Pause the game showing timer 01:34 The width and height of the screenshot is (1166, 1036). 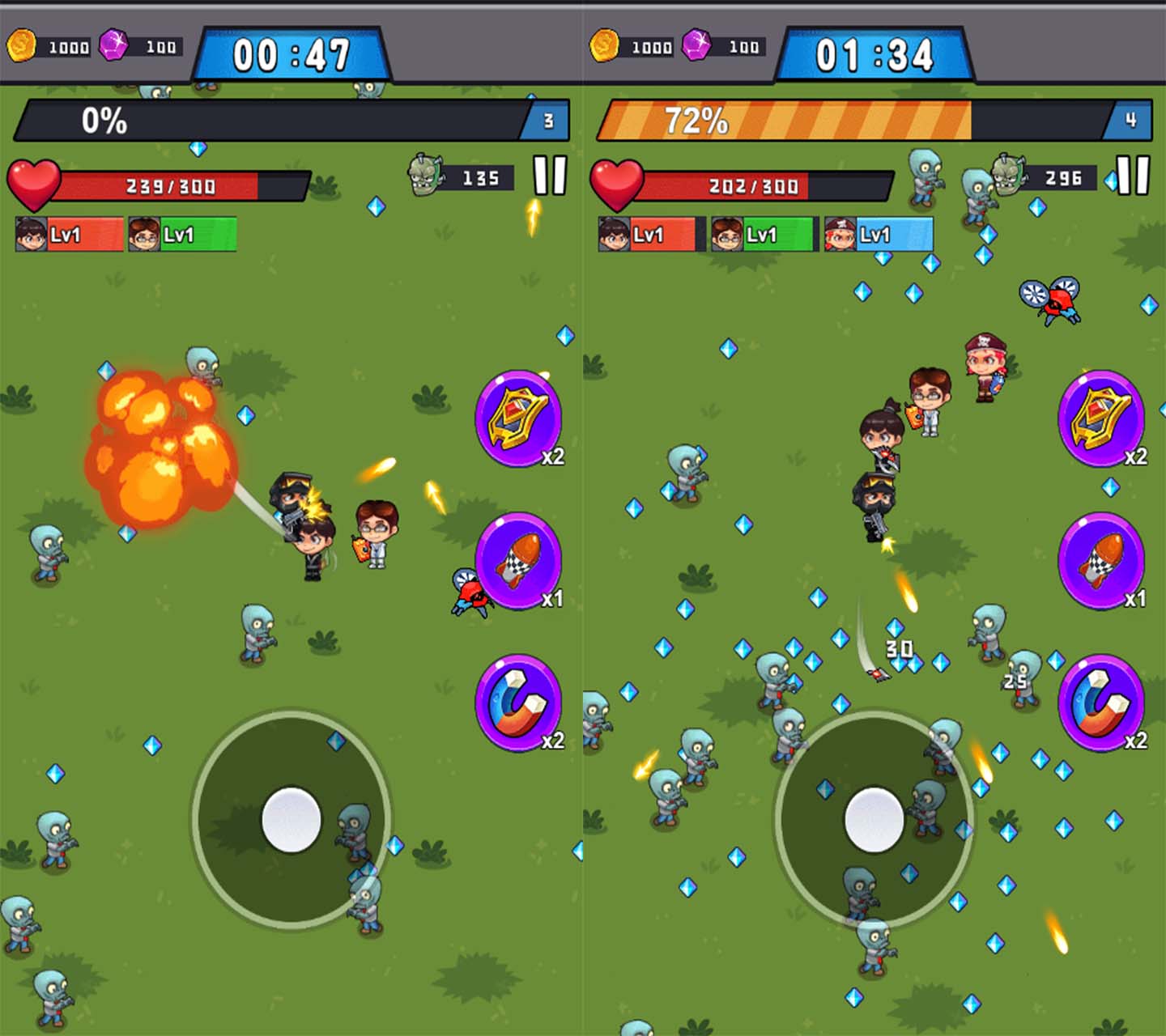1133,175
